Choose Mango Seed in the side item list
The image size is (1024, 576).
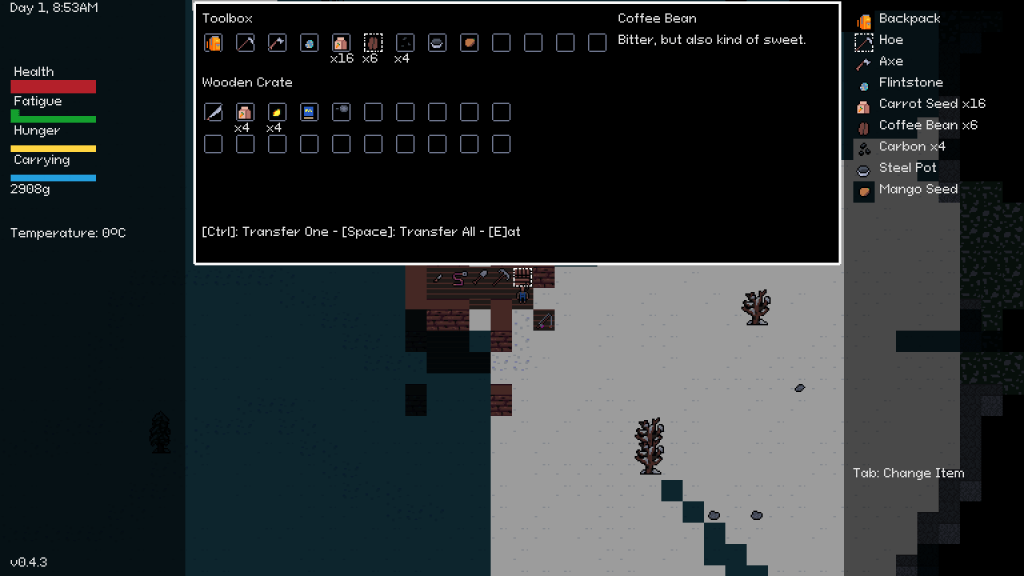pyautogui.click(x=917, y=189)
